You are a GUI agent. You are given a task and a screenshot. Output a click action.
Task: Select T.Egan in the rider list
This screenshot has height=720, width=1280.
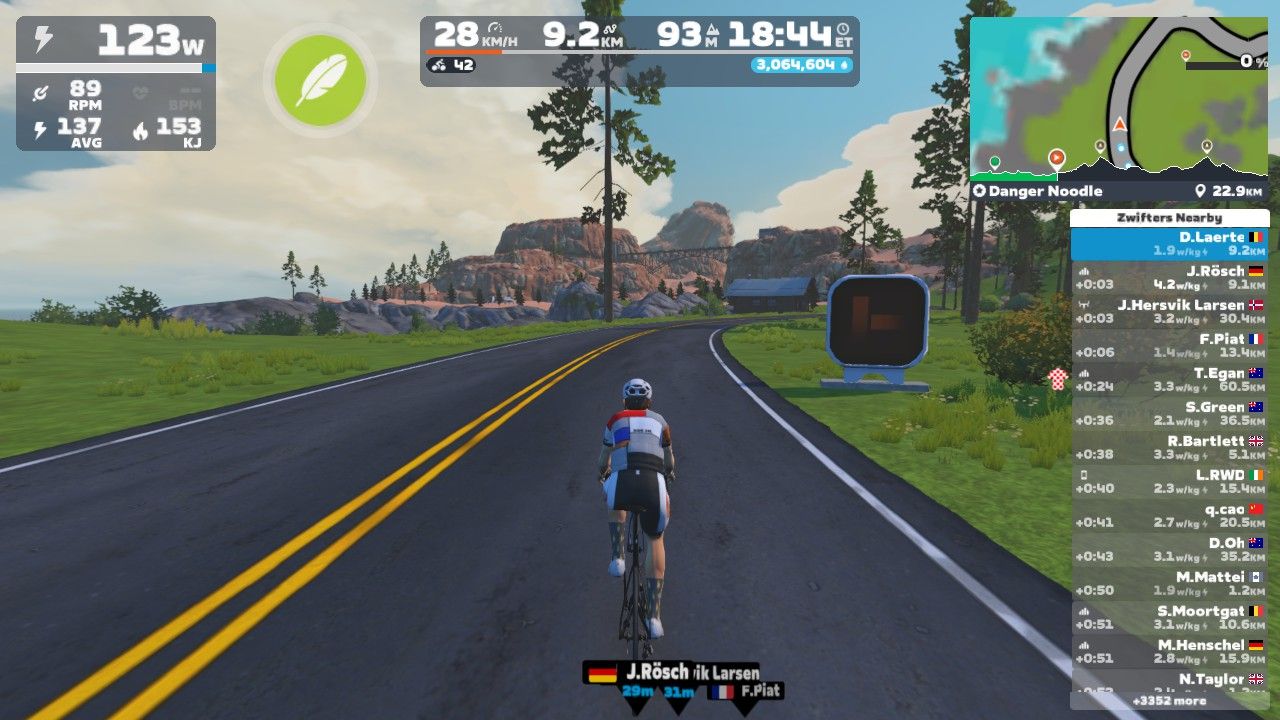pyautogui.click(x=1169, y=380)
